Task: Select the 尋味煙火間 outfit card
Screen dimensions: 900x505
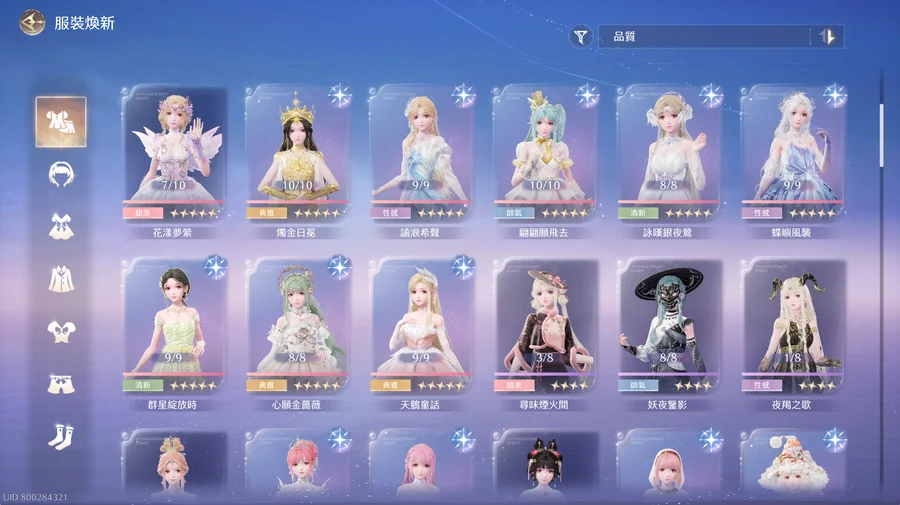Action: pos(545,326)
